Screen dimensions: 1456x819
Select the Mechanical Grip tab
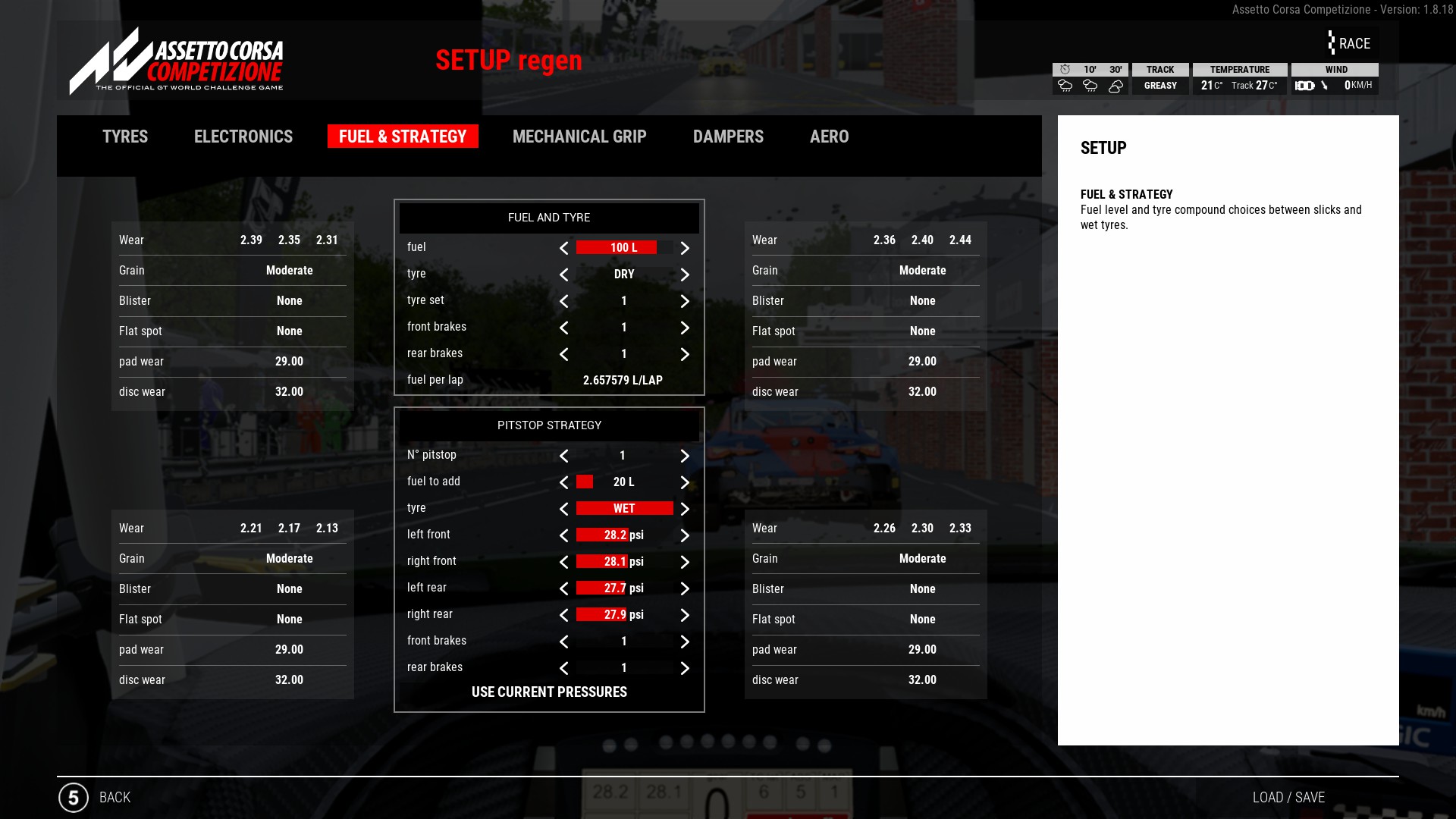tap(579, 136)
